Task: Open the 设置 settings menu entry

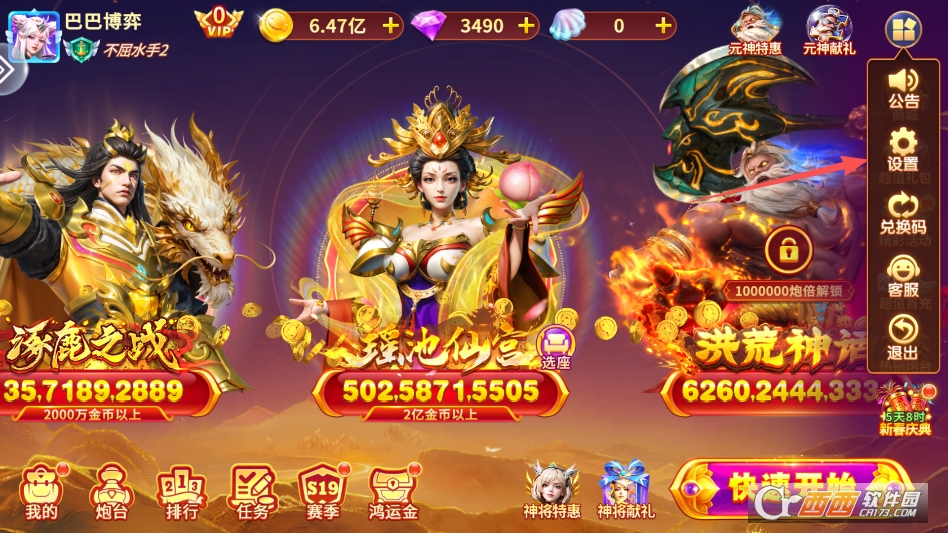Action: tap(902, 149)
